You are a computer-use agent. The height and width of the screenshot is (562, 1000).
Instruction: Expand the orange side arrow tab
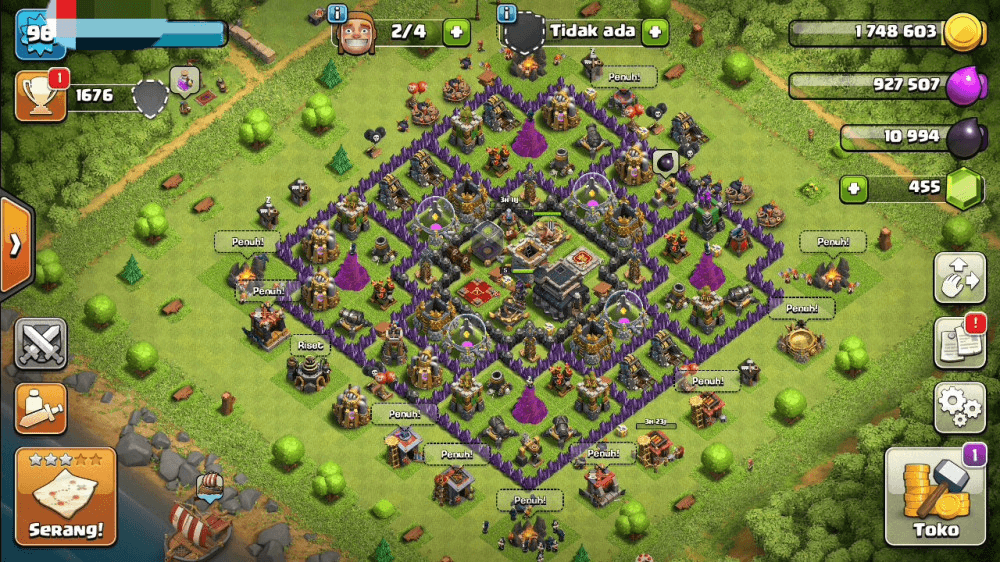tap(16, 245)
